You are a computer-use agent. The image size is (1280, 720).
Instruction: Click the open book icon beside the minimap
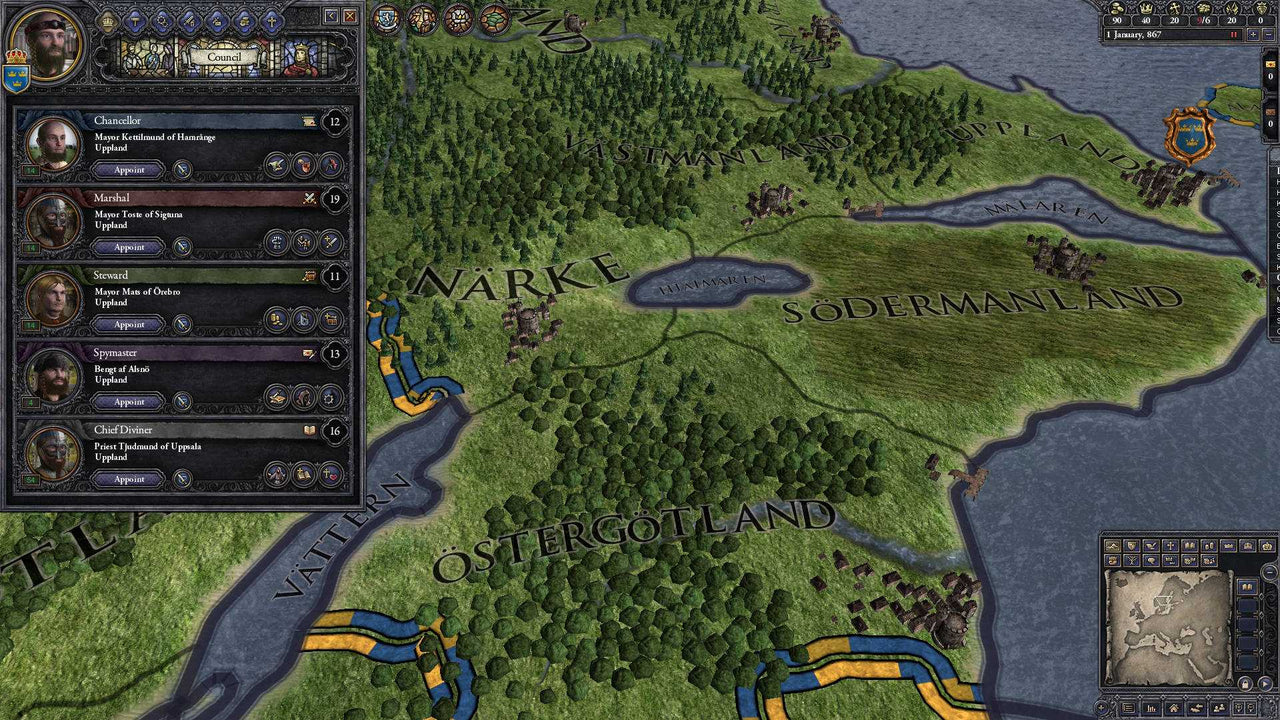point(1247,585)
